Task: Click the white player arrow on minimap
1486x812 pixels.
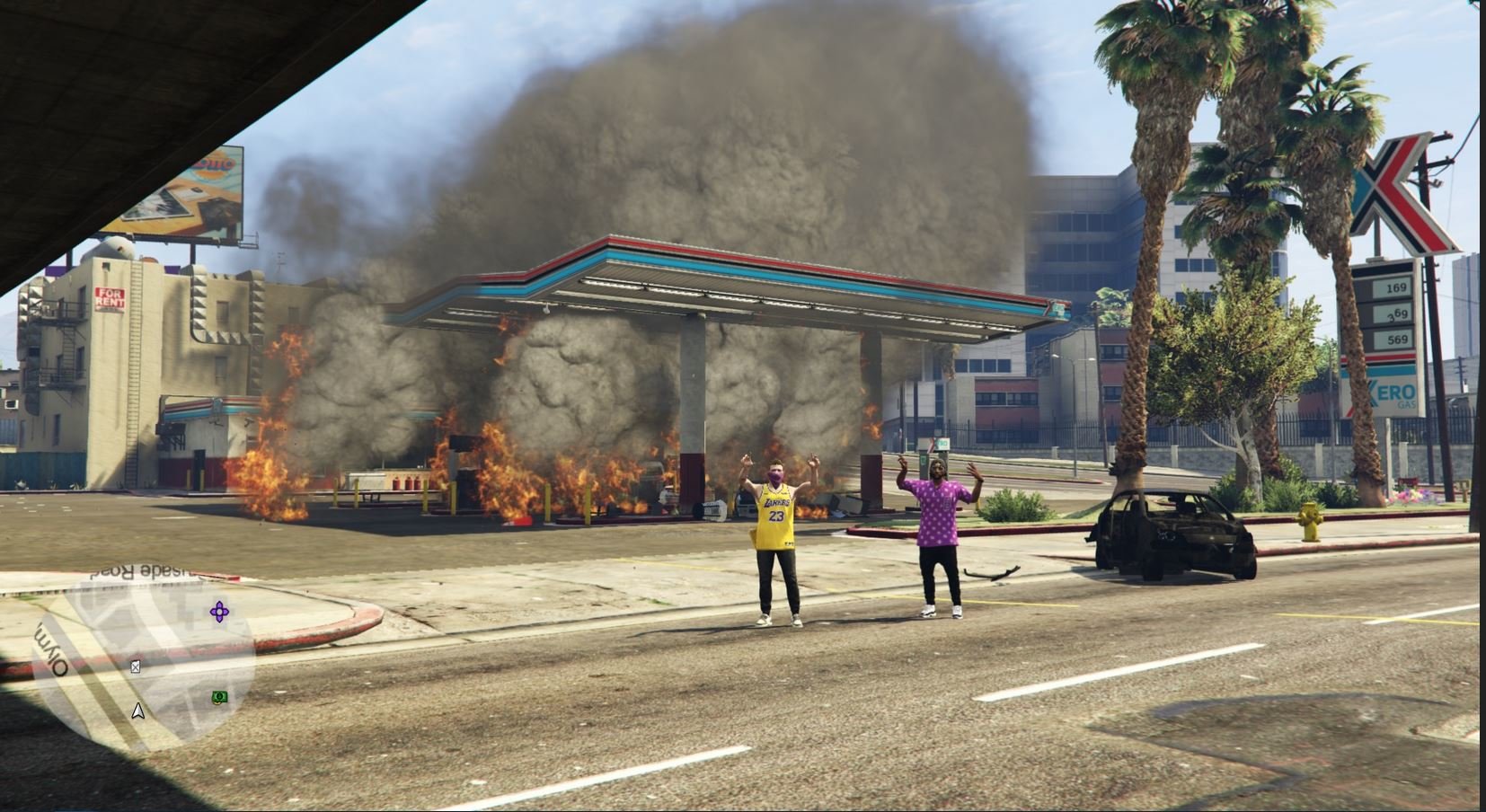Action: [137, 711]
